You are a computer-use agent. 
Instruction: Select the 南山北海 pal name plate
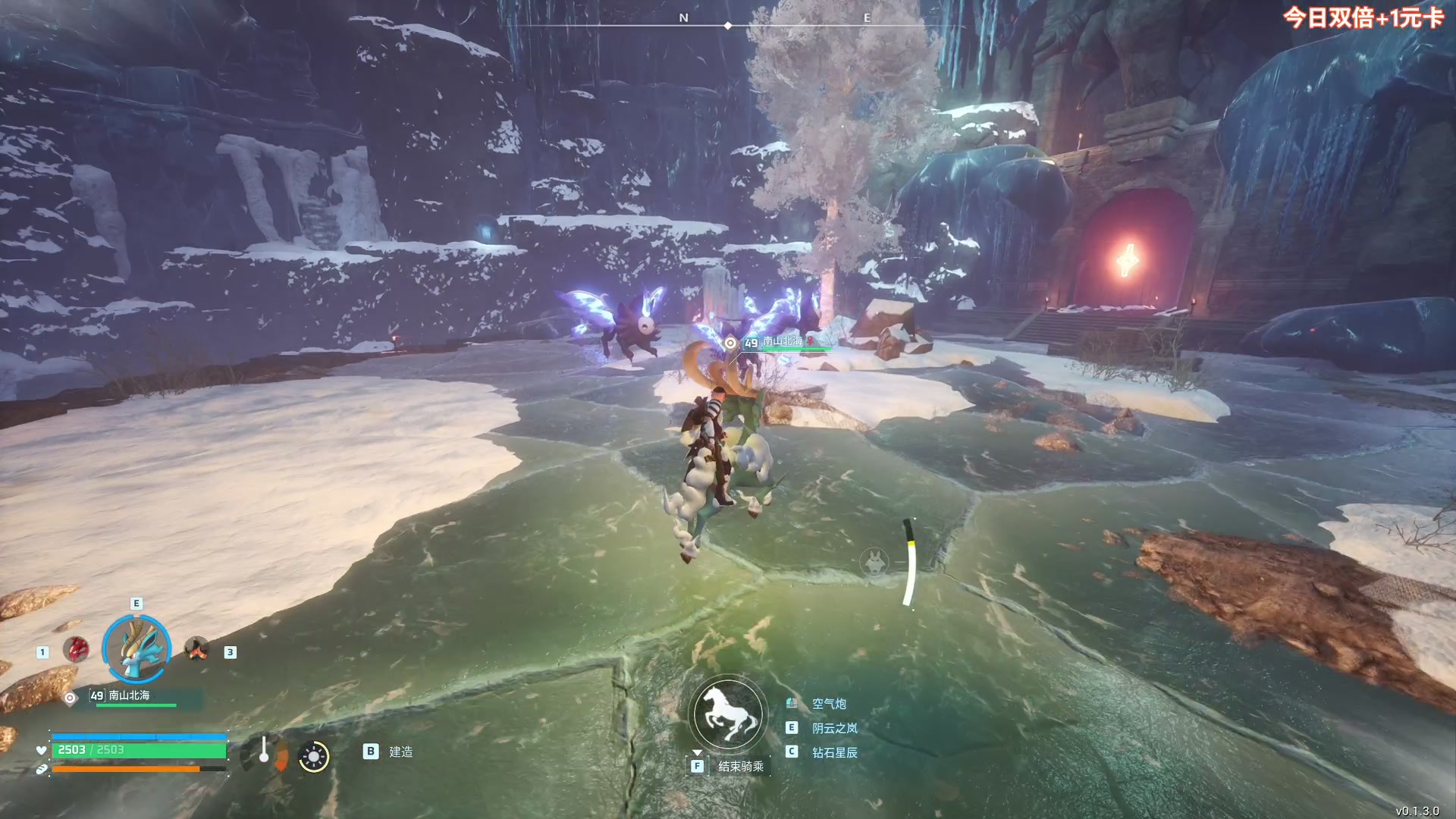[129, 695]
